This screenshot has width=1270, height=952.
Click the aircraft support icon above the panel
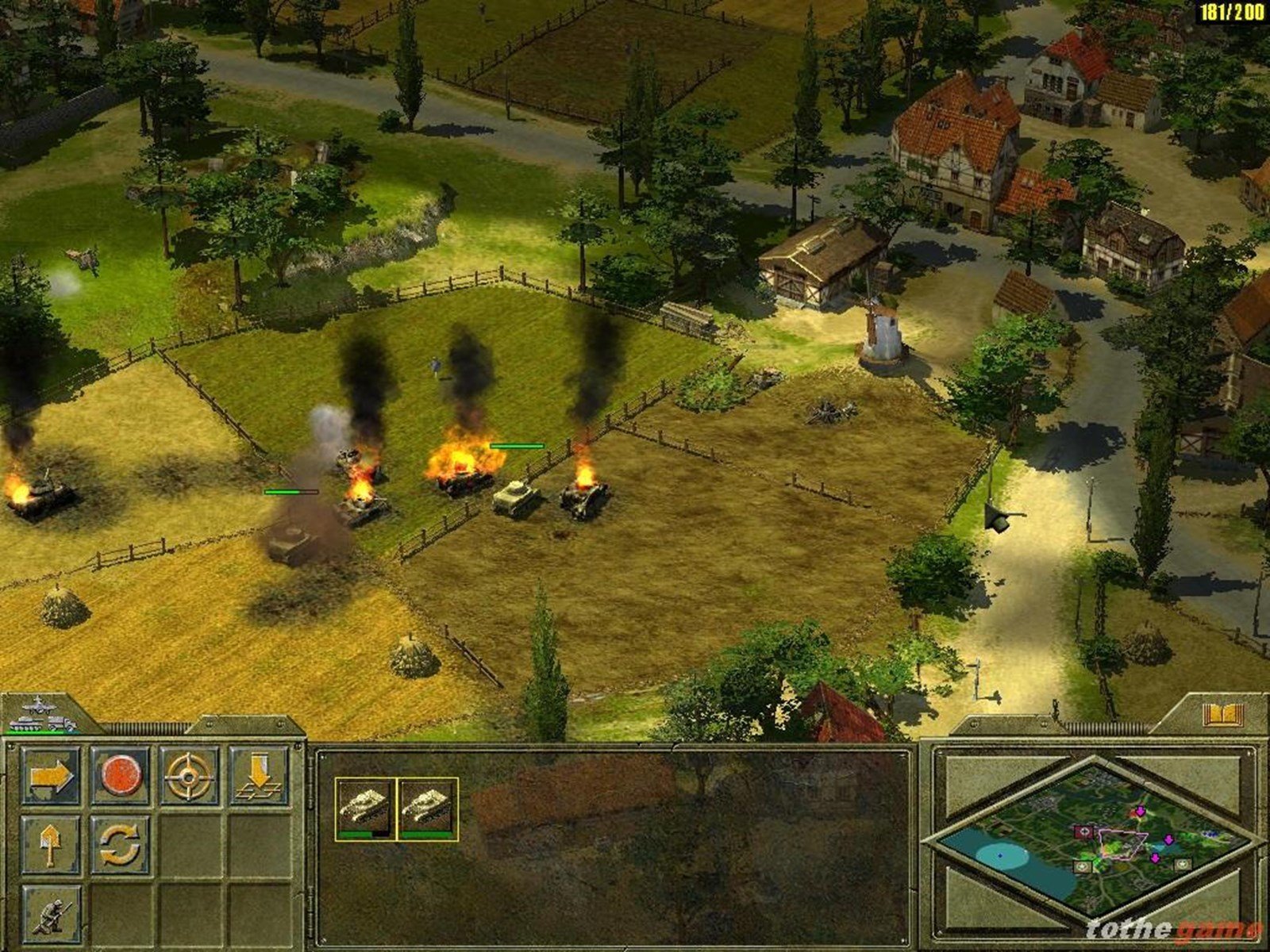point(38,704)
